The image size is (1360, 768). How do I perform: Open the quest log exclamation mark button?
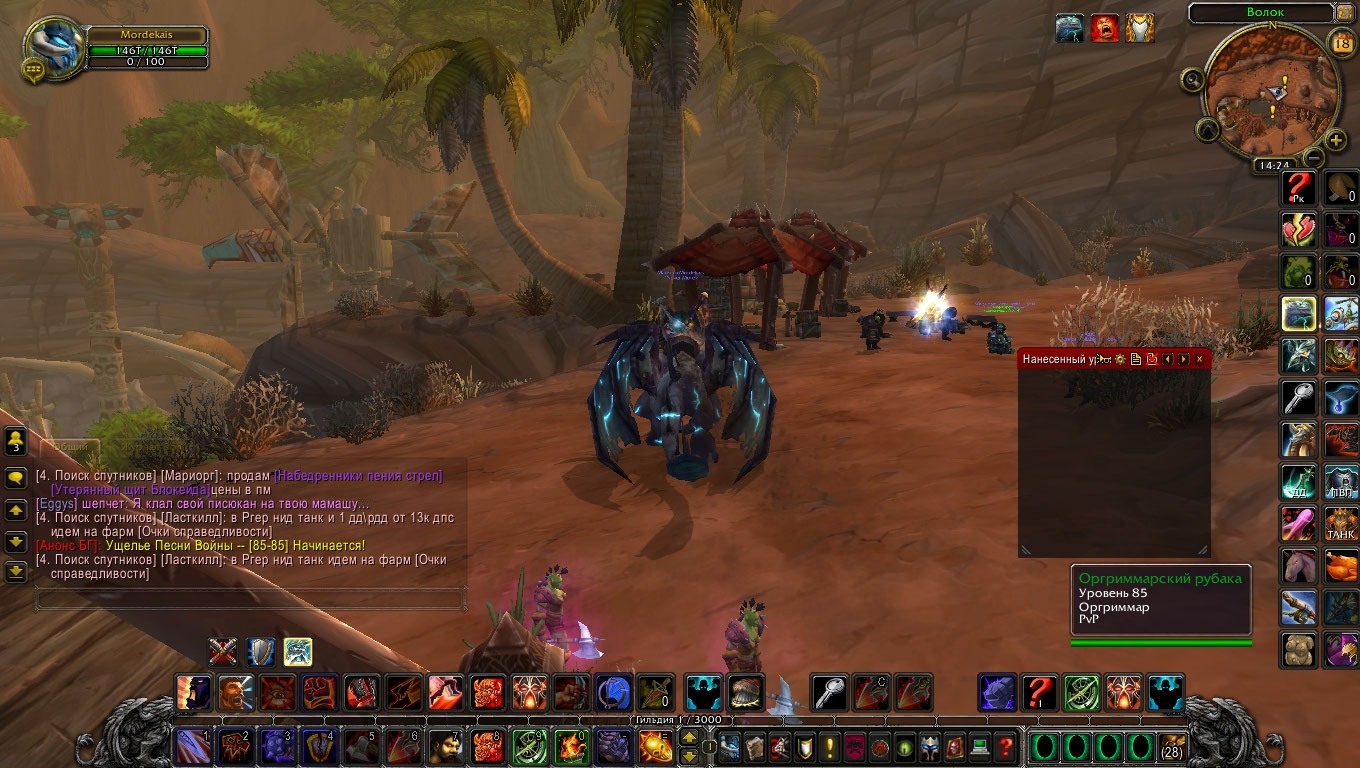830,747
